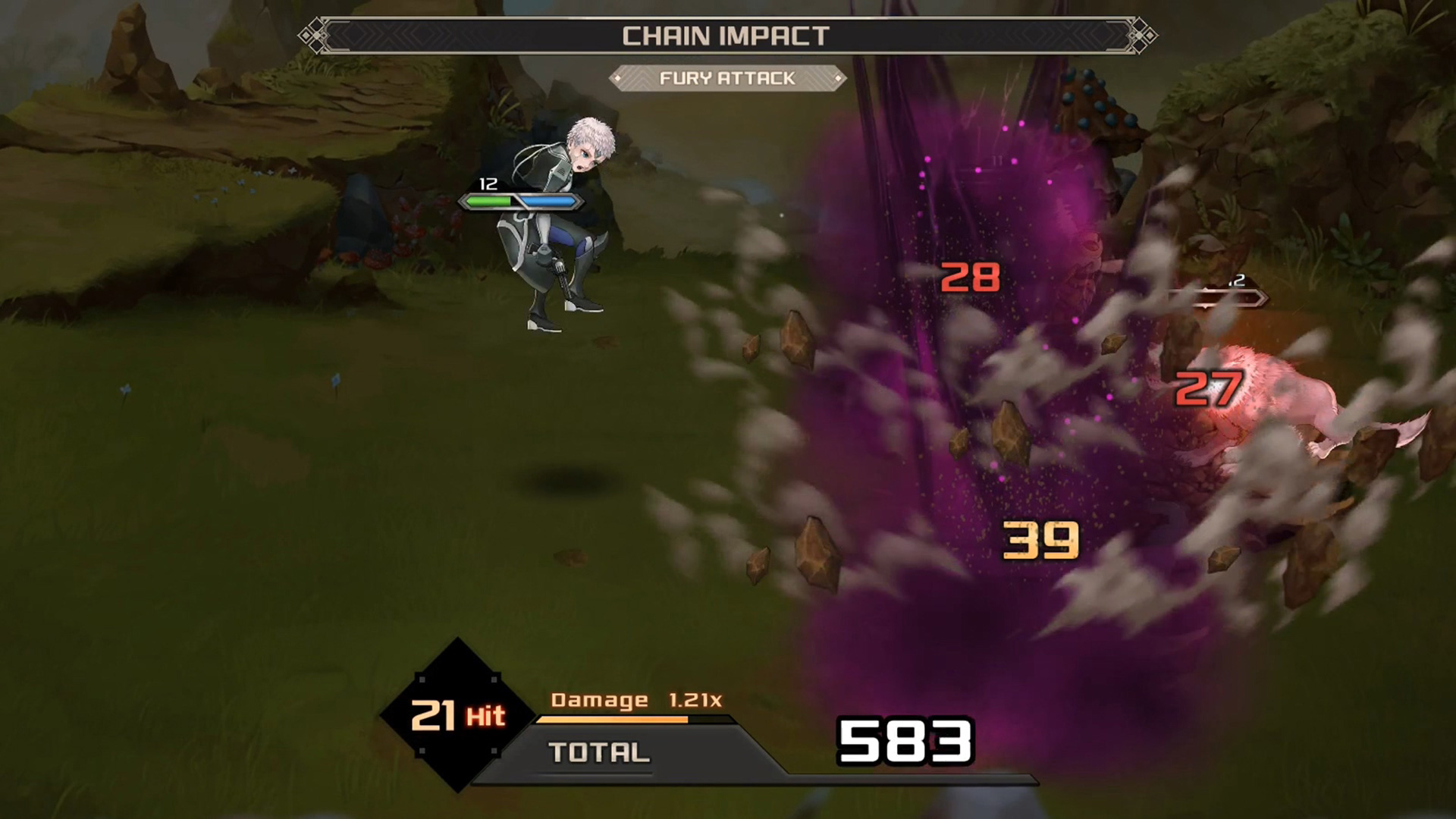Select the FURY ATTACK label
The image size is (1456, 819).
point(729,78)
